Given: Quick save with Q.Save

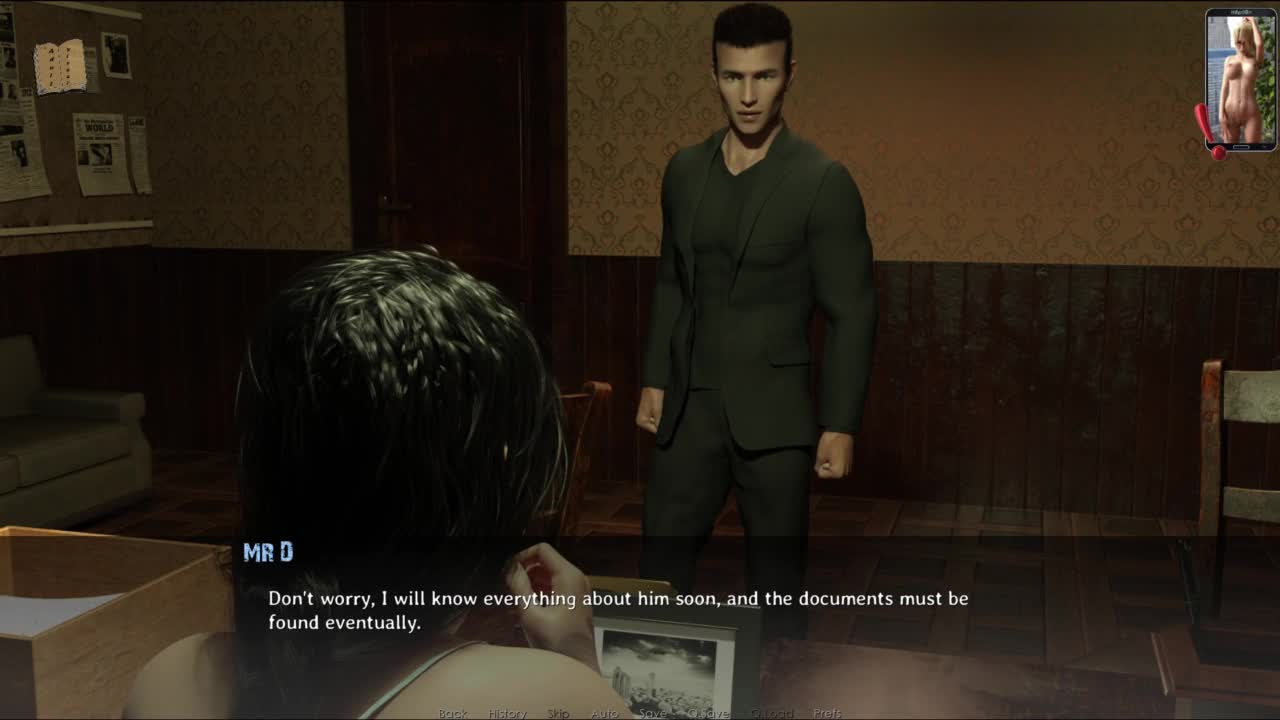Looking at the screenshot, I should click(708, 713).
